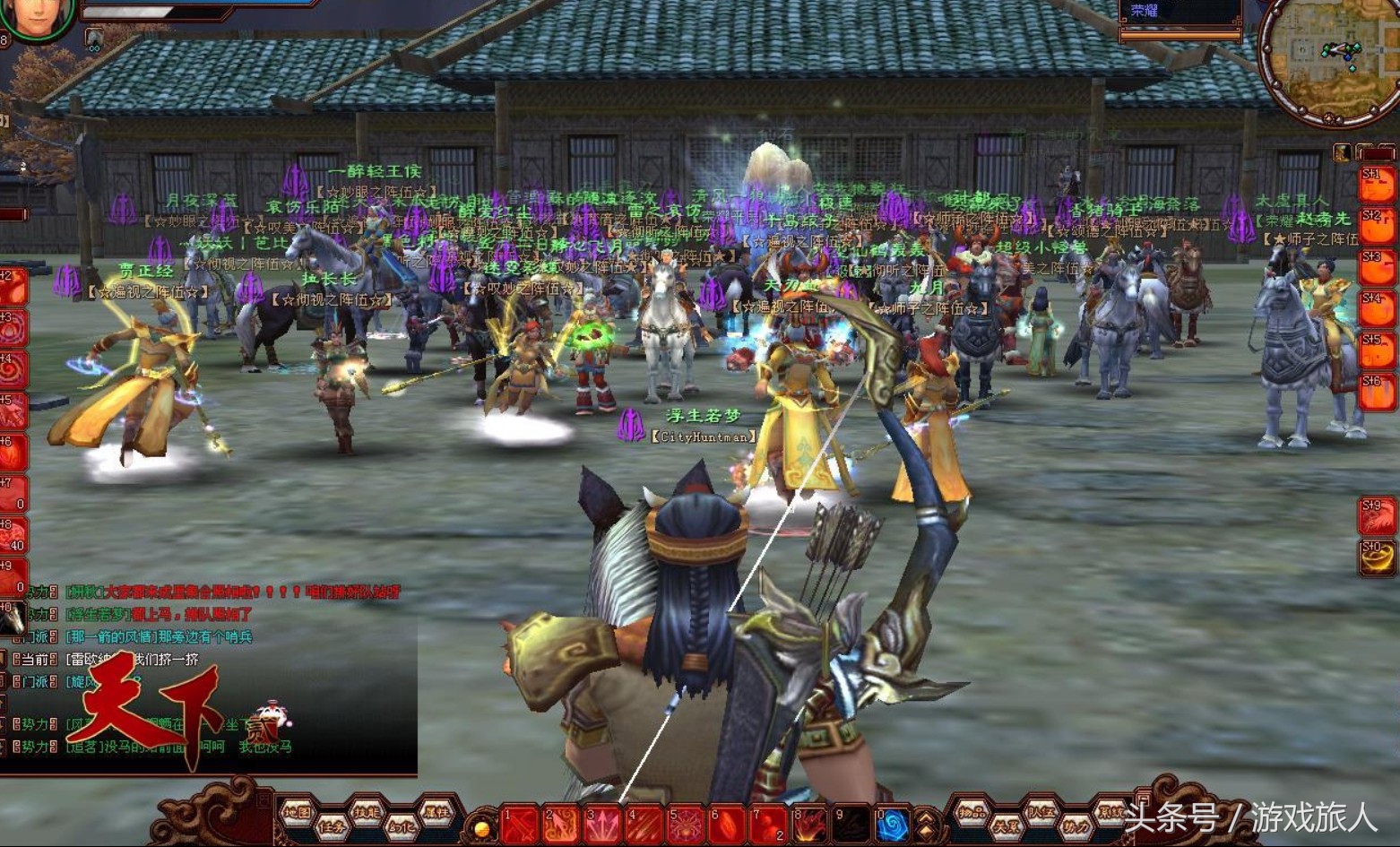
Task: Open the 技能 skills panel
Action: click(366, 812)
